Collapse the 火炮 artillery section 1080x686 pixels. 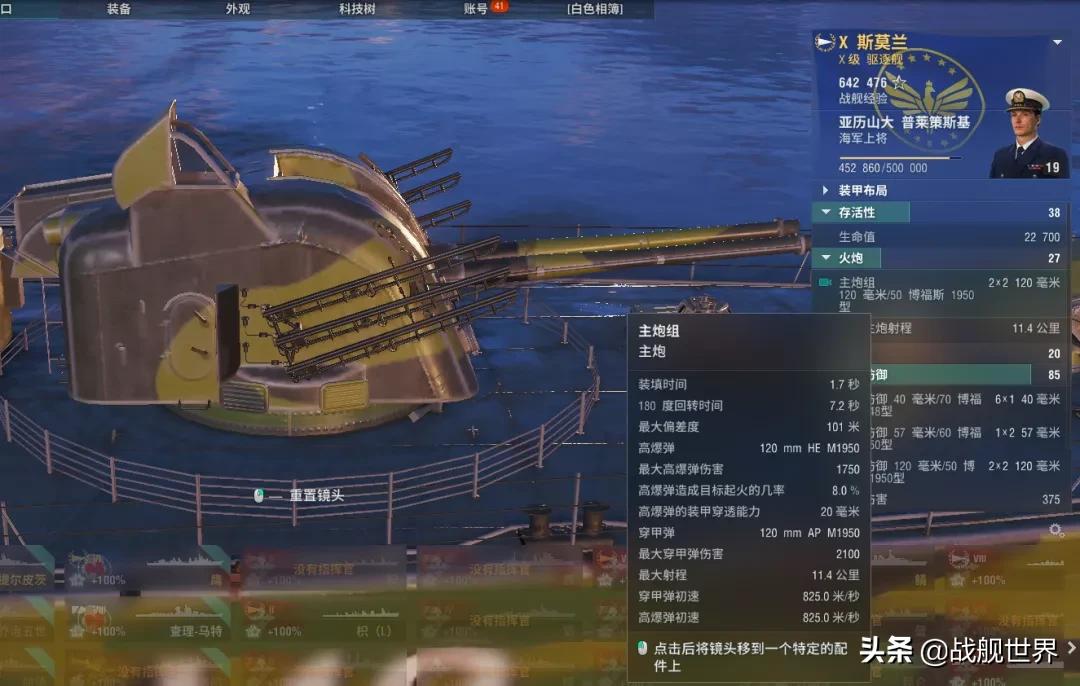(826, 258)
